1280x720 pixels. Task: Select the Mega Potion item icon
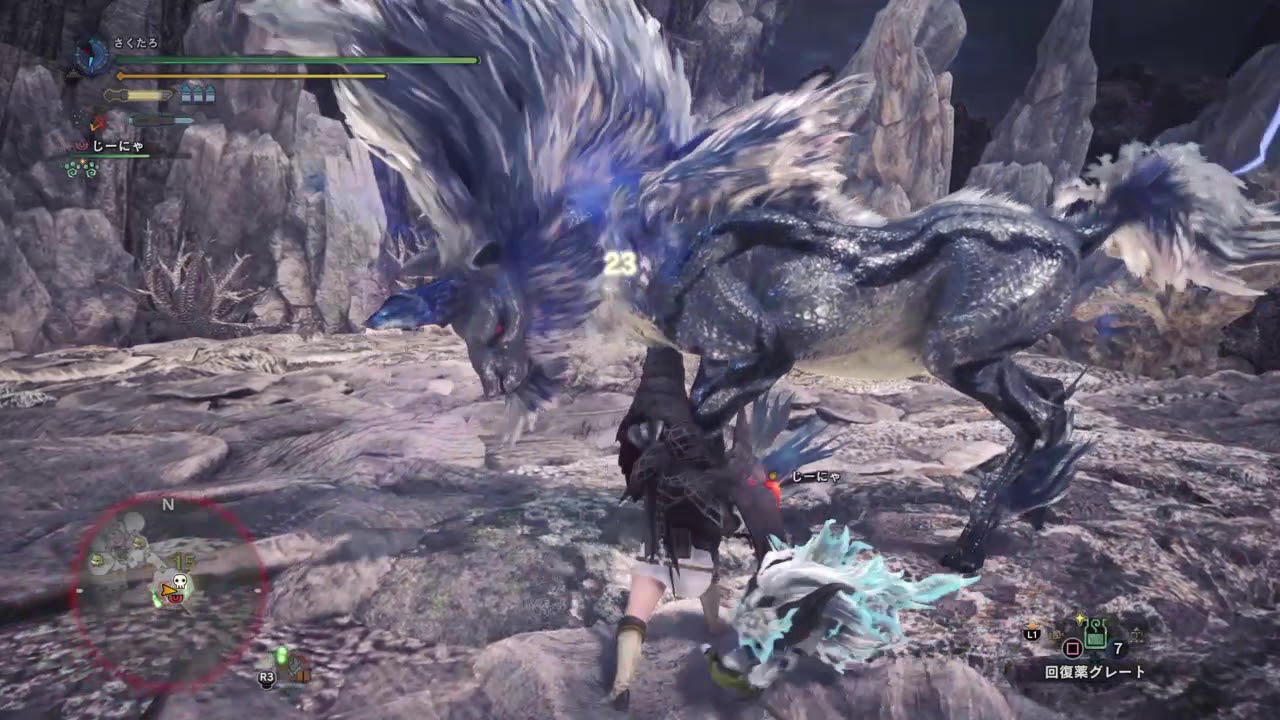[1096, 634]
